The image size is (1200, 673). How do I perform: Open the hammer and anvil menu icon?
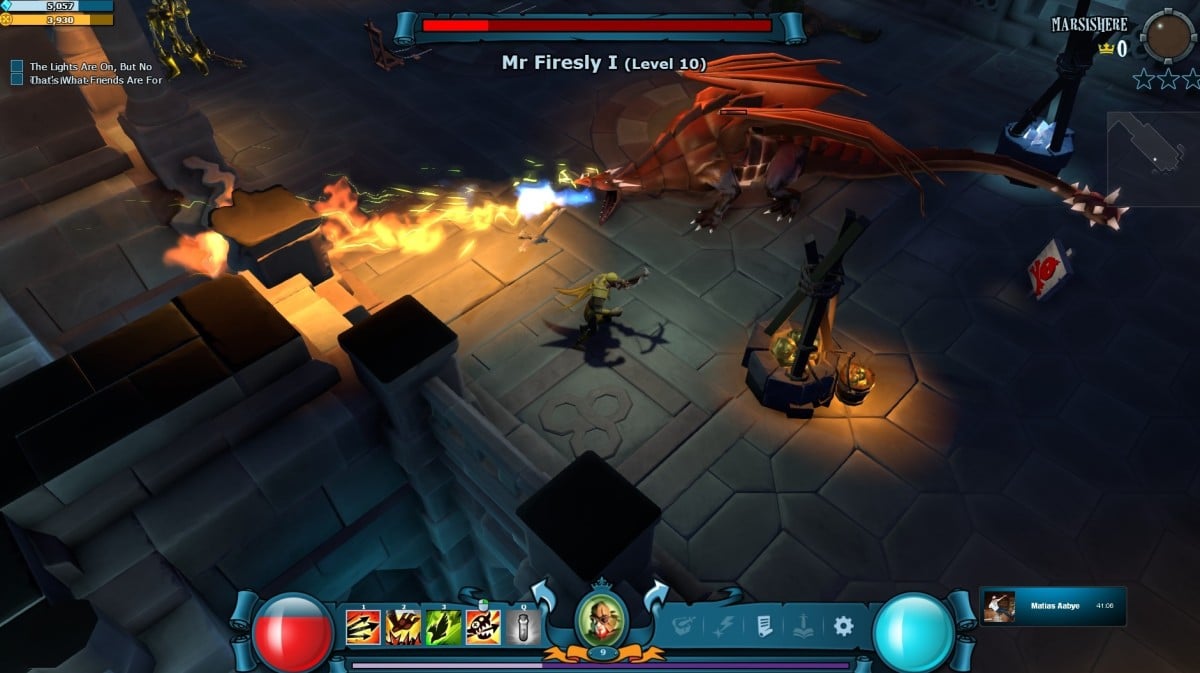pyautogui.click(x=685, y=627)
